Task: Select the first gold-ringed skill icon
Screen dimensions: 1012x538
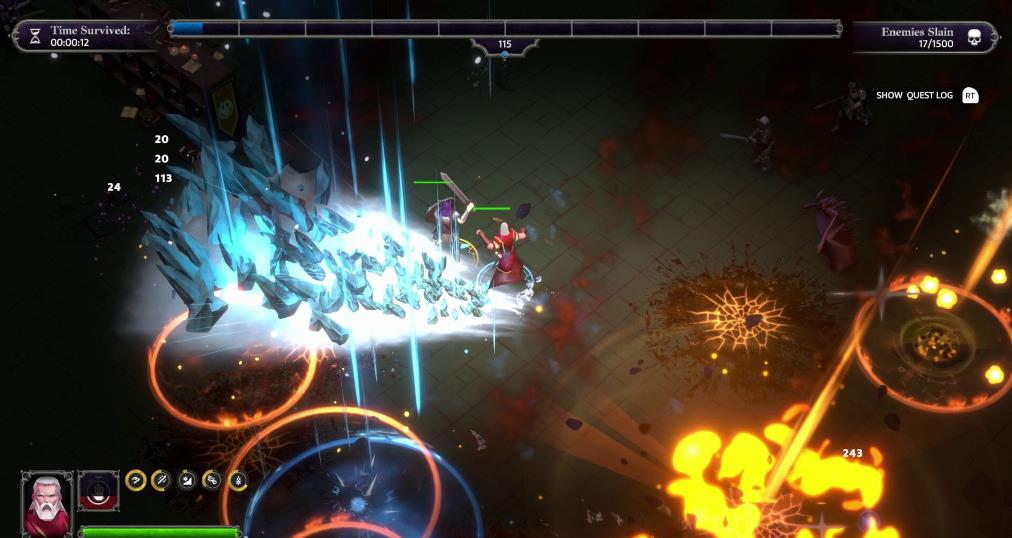Action: pyautogui.click(x=136, y=481)
